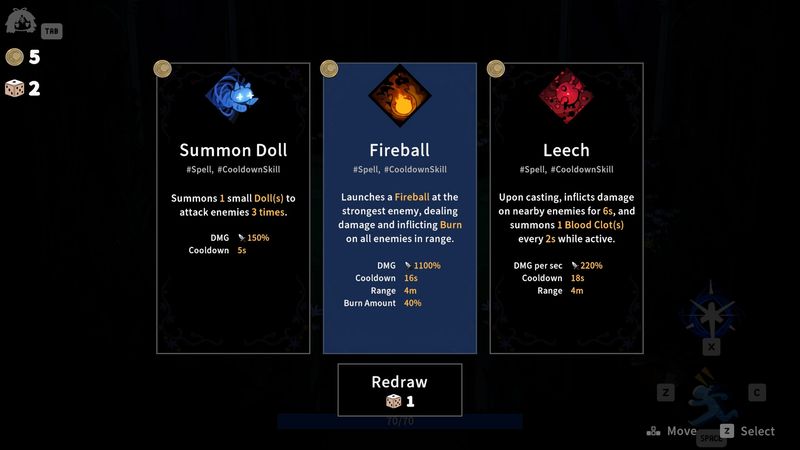Viewport: 800px width, 450px height.
Task: Select the Fireball skill card
Action: tap(399, 207)
